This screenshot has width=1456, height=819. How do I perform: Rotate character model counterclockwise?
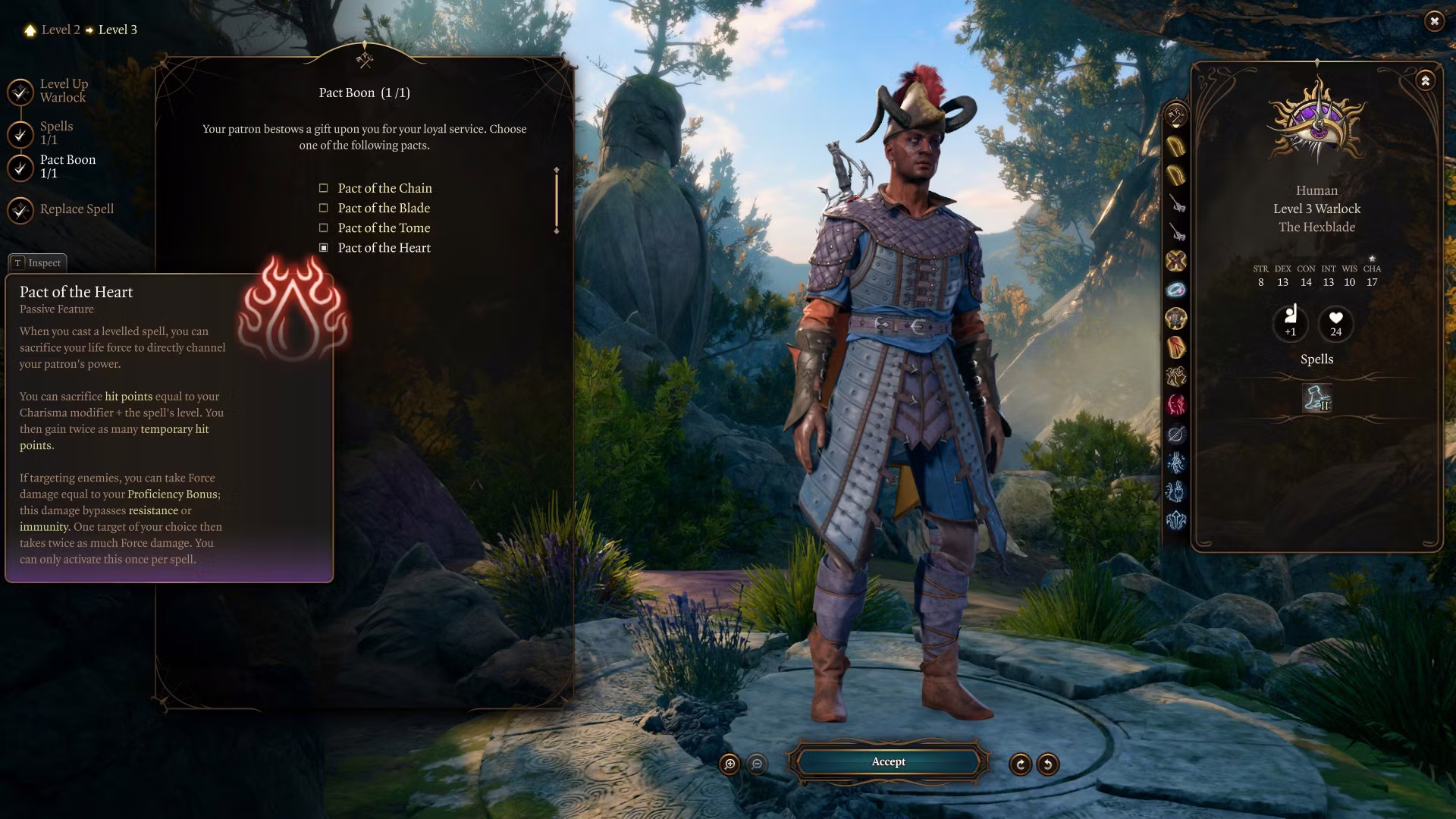click(x=1048, y=764)
